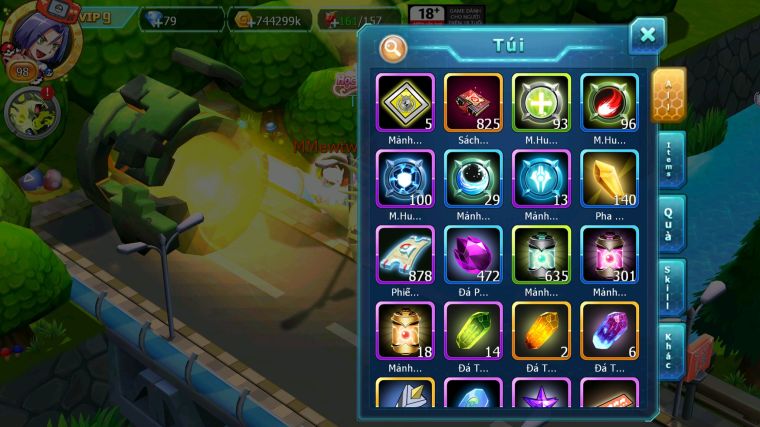
Task: Select the green canister with 635
Action: point(541,254)
